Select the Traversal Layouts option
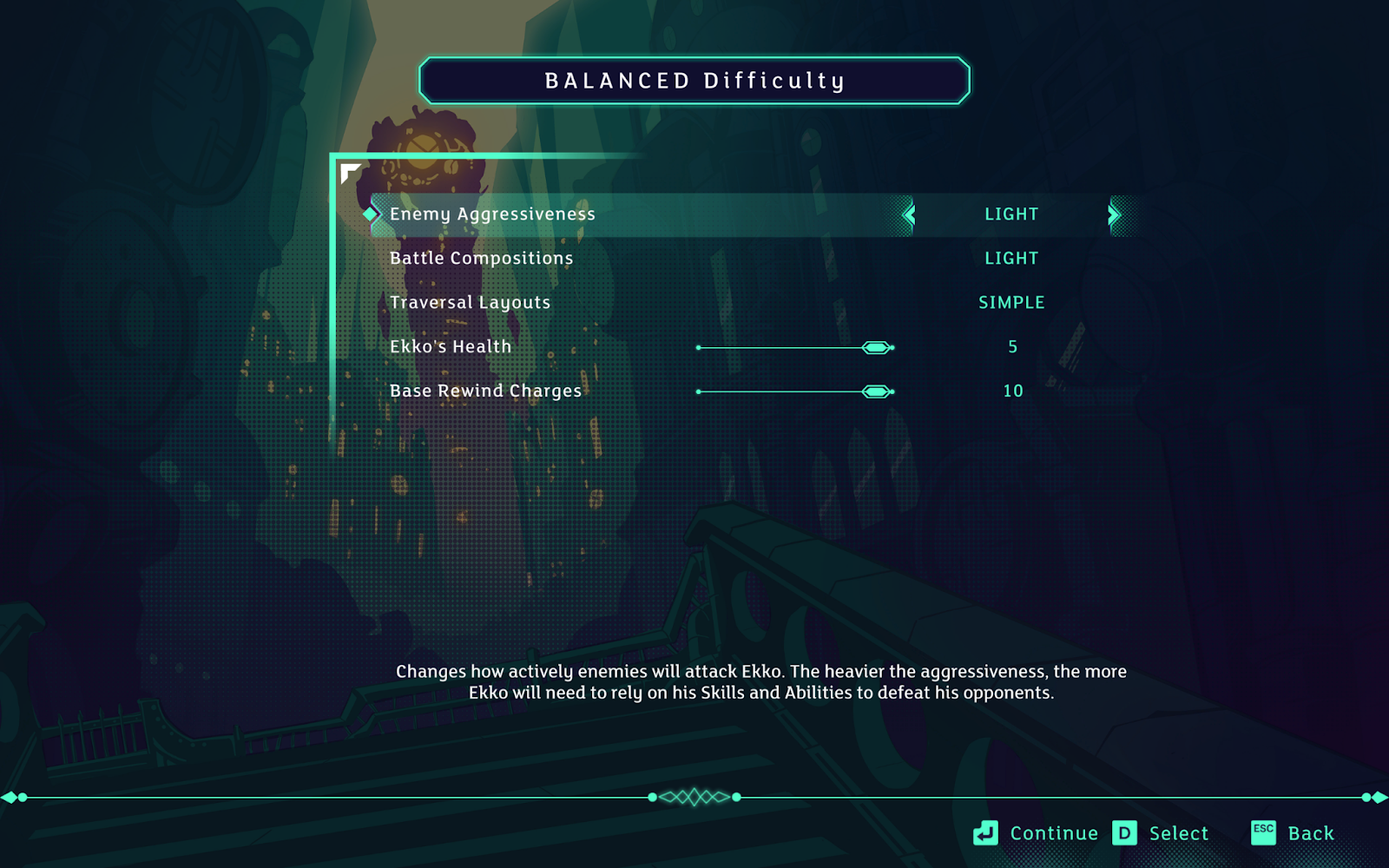1389x868 pixels. [x=470, y=303]
